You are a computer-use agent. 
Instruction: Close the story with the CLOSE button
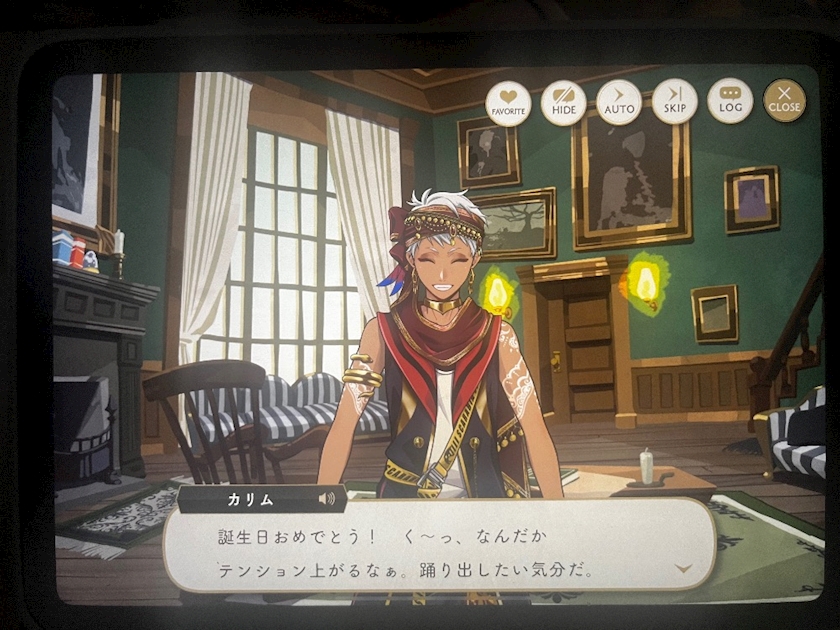click(x=784, y=101)
